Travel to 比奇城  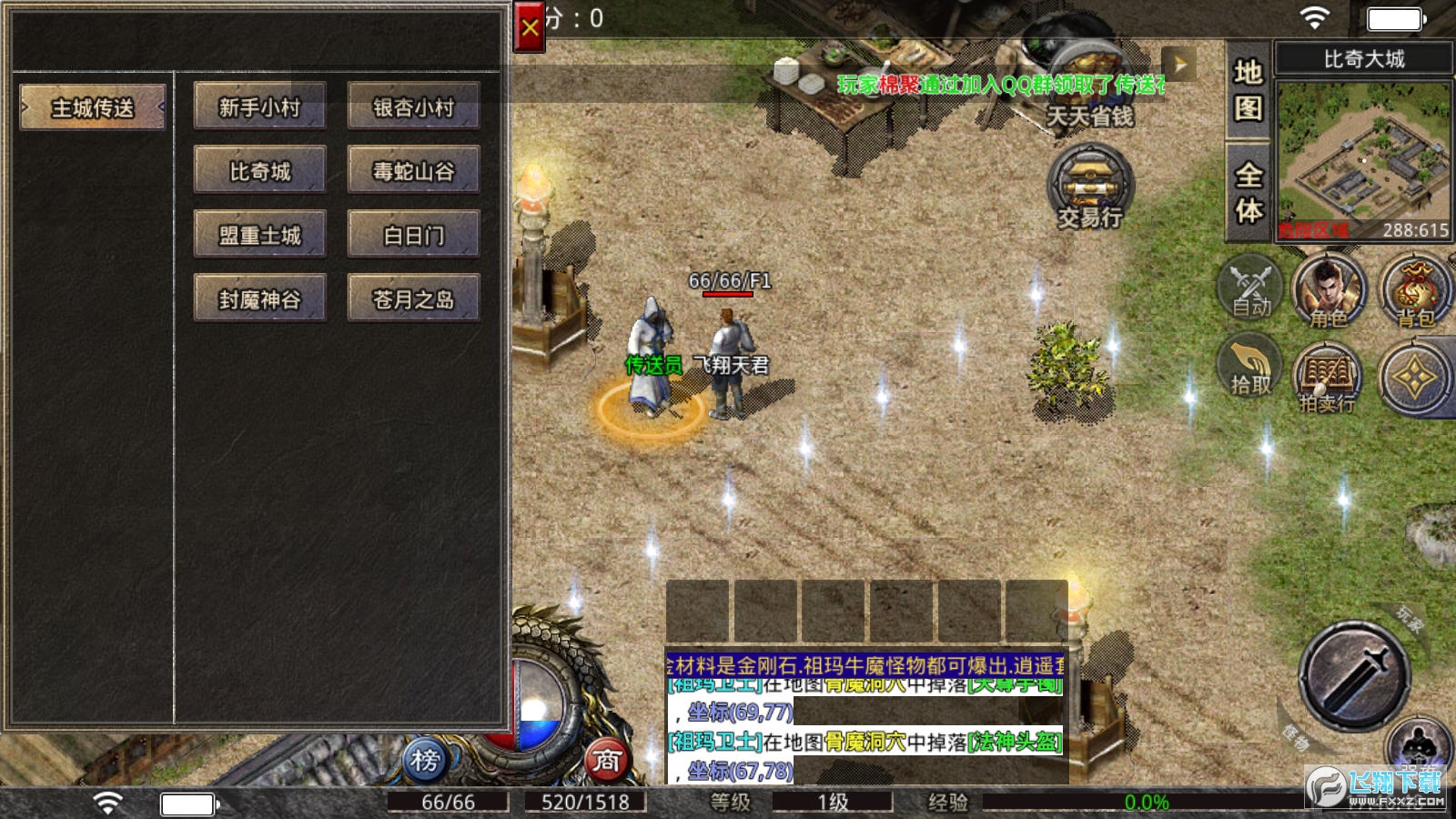pyautogui.click(x=259, y=170)
